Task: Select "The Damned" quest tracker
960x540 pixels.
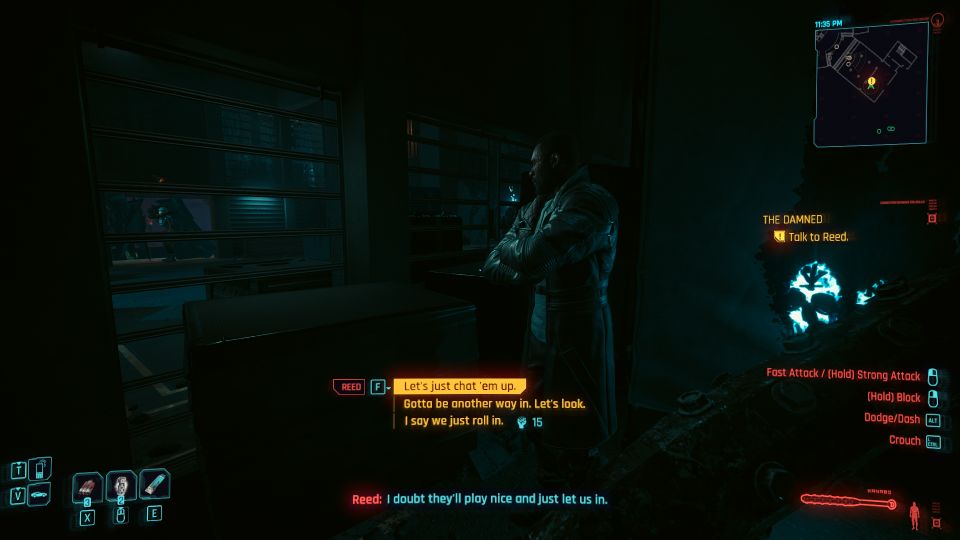Action: coord(792,219)
